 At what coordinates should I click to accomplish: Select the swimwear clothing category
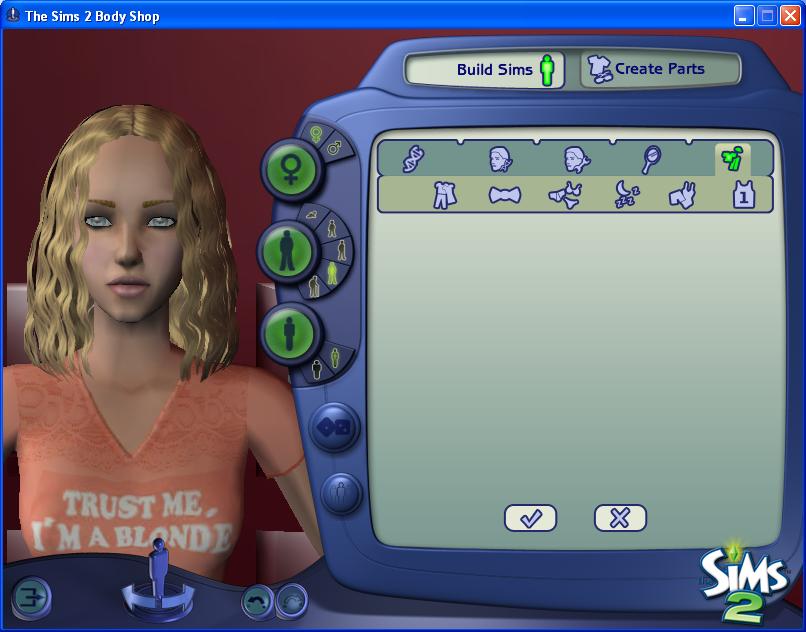point(684,195)
